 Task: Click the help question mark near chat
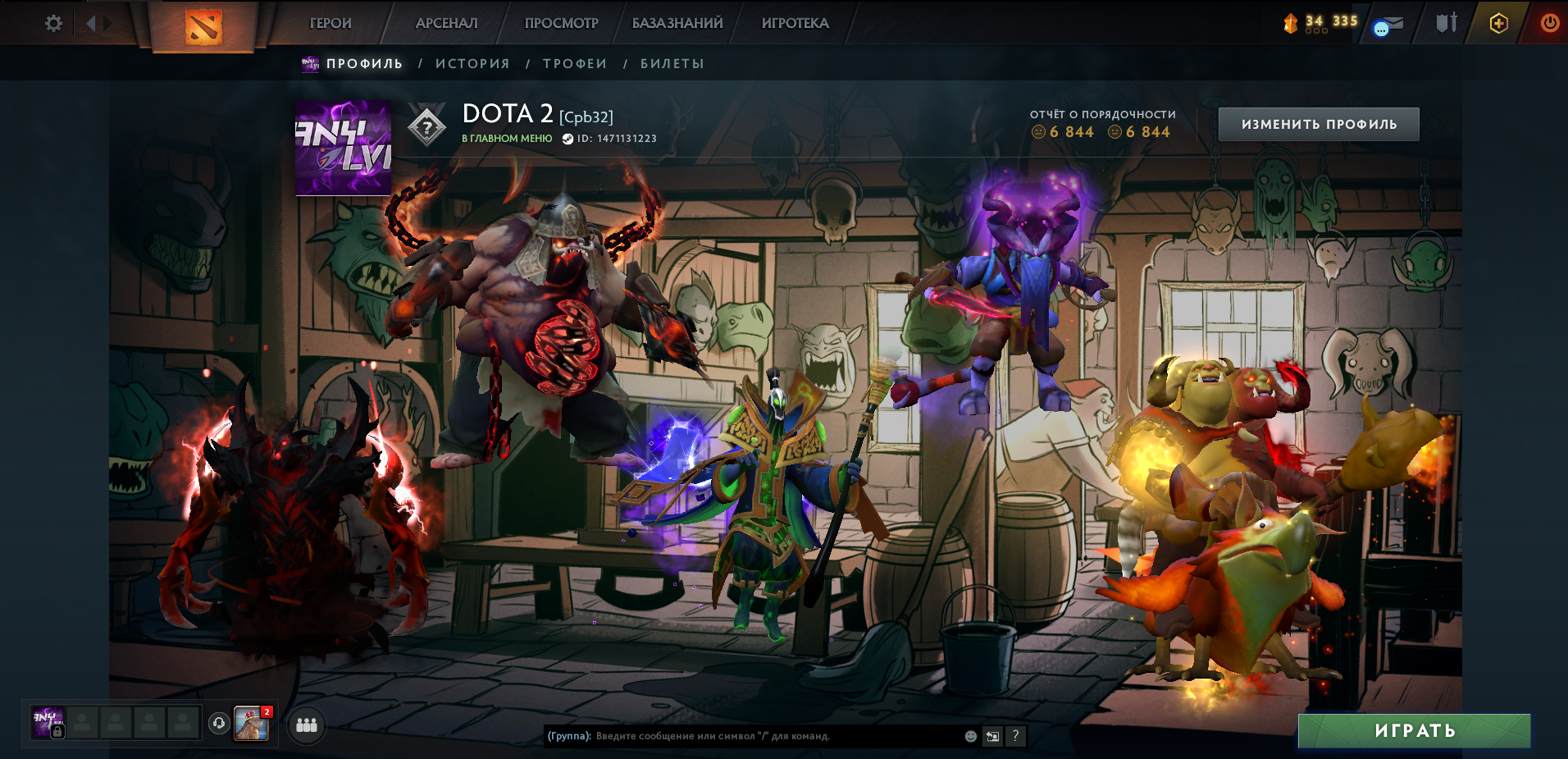click(x=1014, y=736)
